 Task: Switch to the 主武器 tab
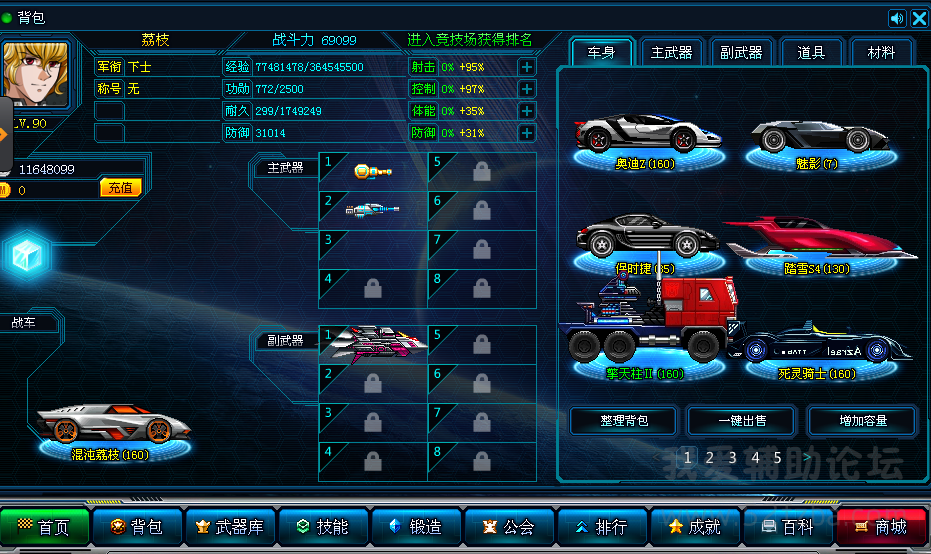[x=671, y=52]
